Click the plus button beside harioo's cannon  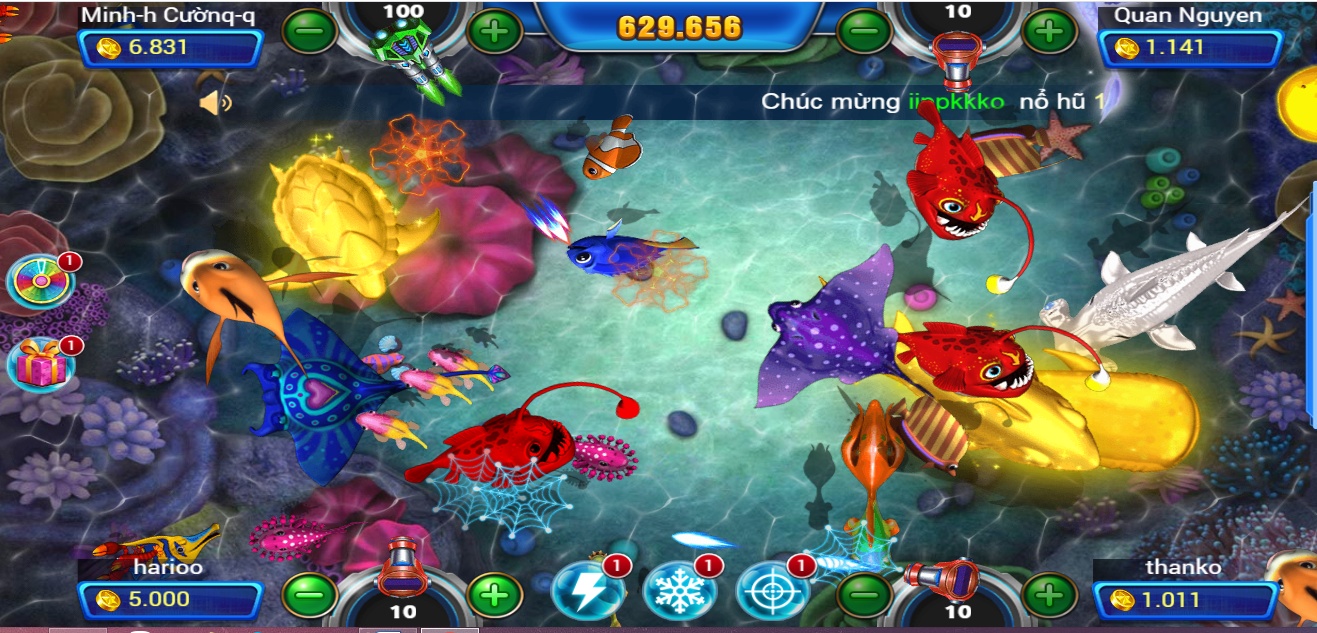(494, 596)
